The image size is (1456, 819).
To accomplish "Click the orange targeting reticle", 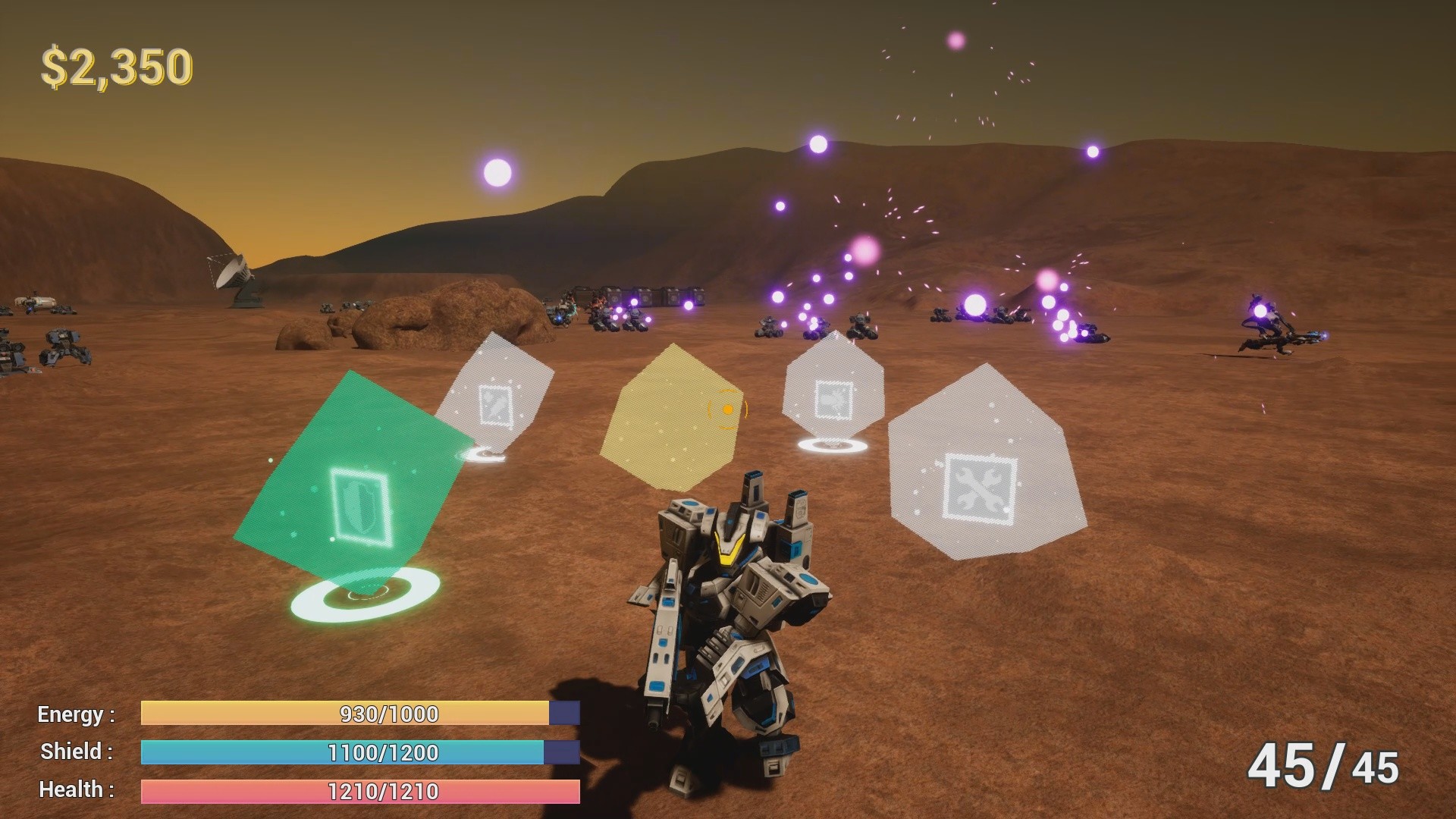I will (726, 409).
